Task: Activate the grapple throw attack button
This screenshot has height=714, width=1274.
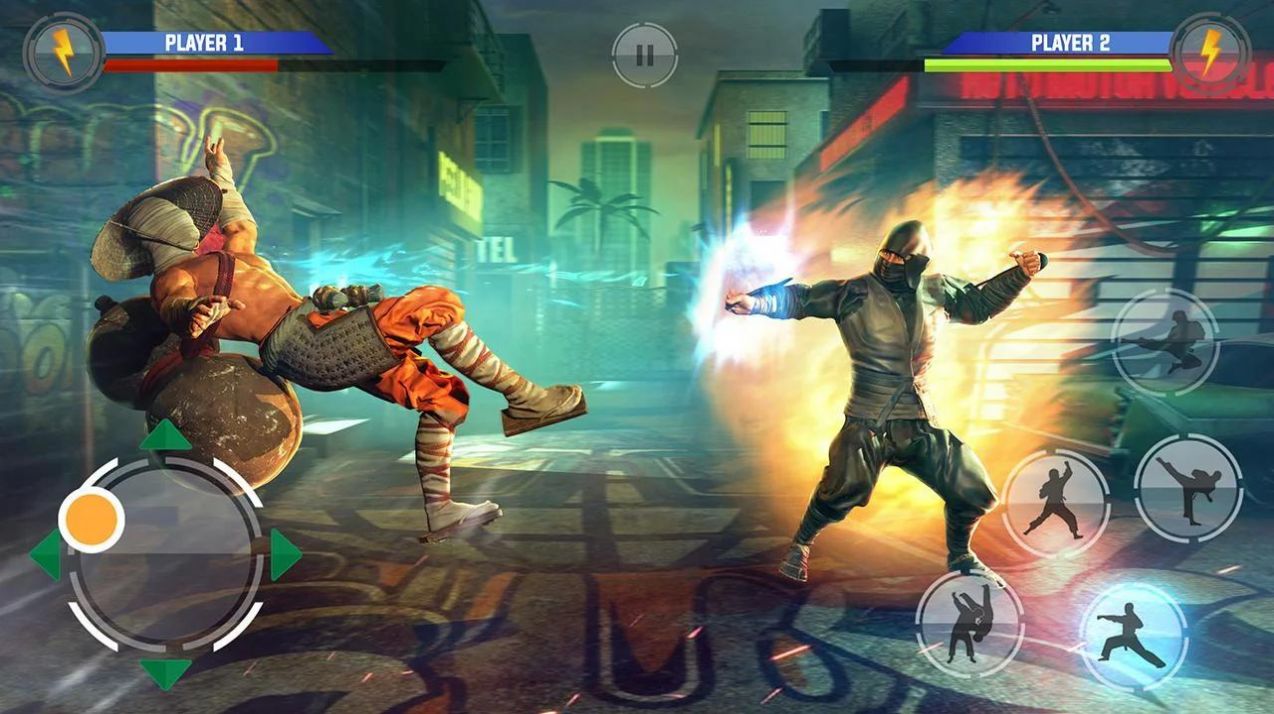Action: tap(969, 624)
